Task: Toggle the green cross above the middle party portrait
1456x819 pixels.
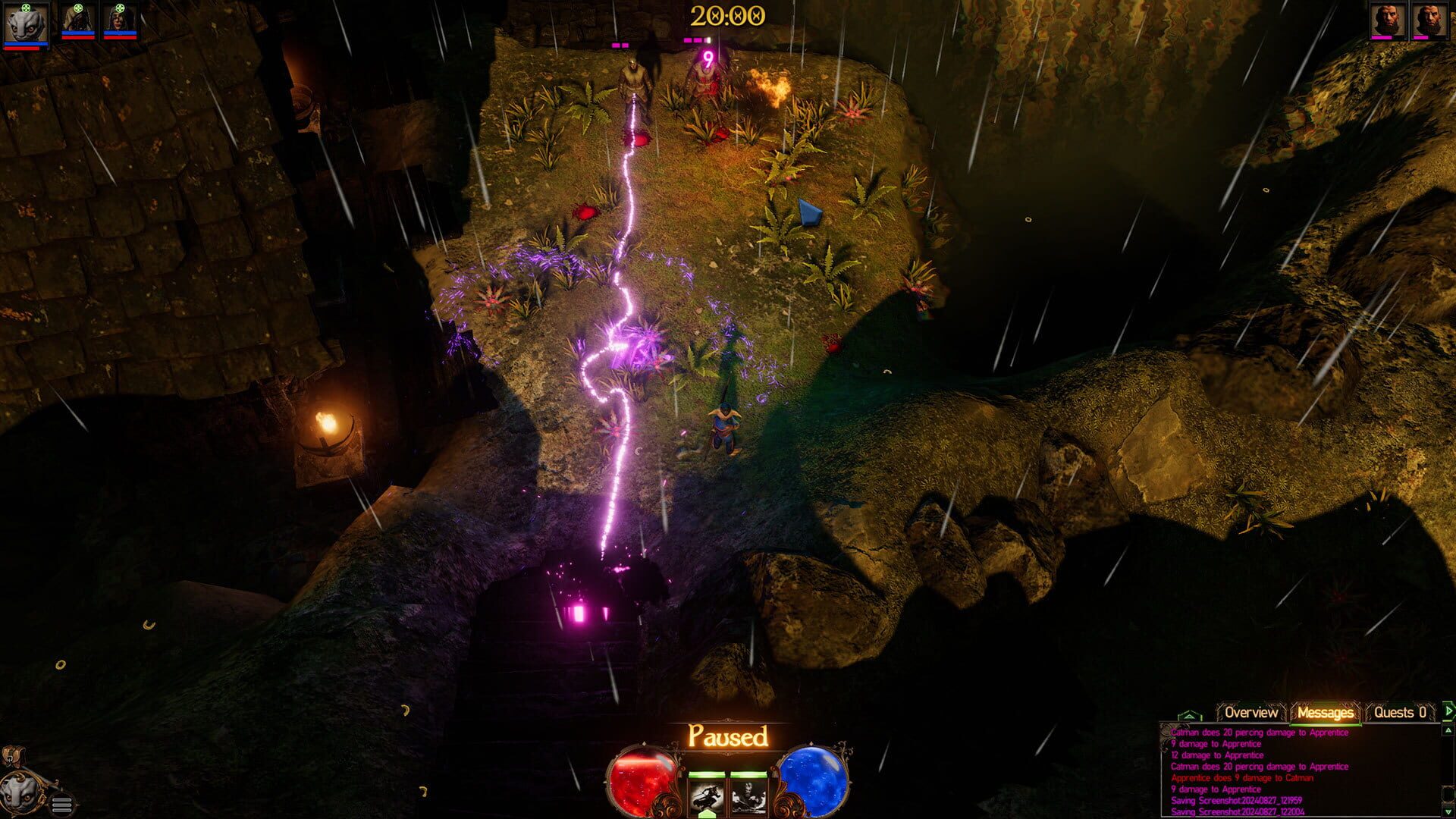Action: [78, 8]
